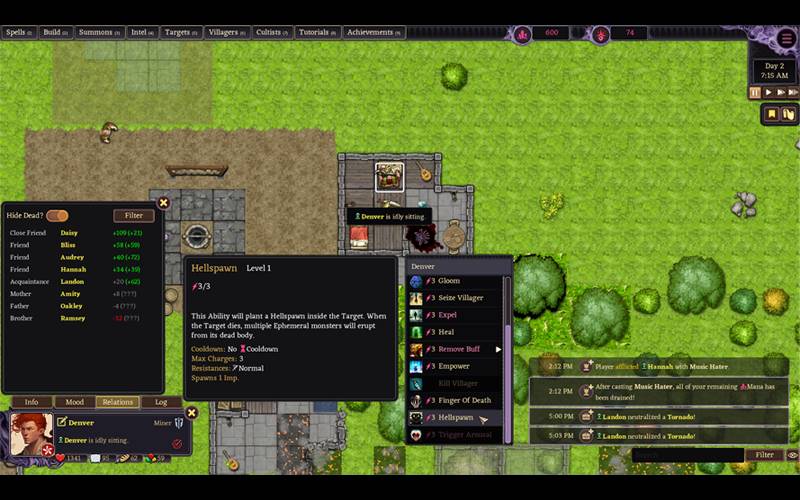This screenshot has height=500, width=800.
Task: Select the Hellspawn ability
Action: click(455, 417)
